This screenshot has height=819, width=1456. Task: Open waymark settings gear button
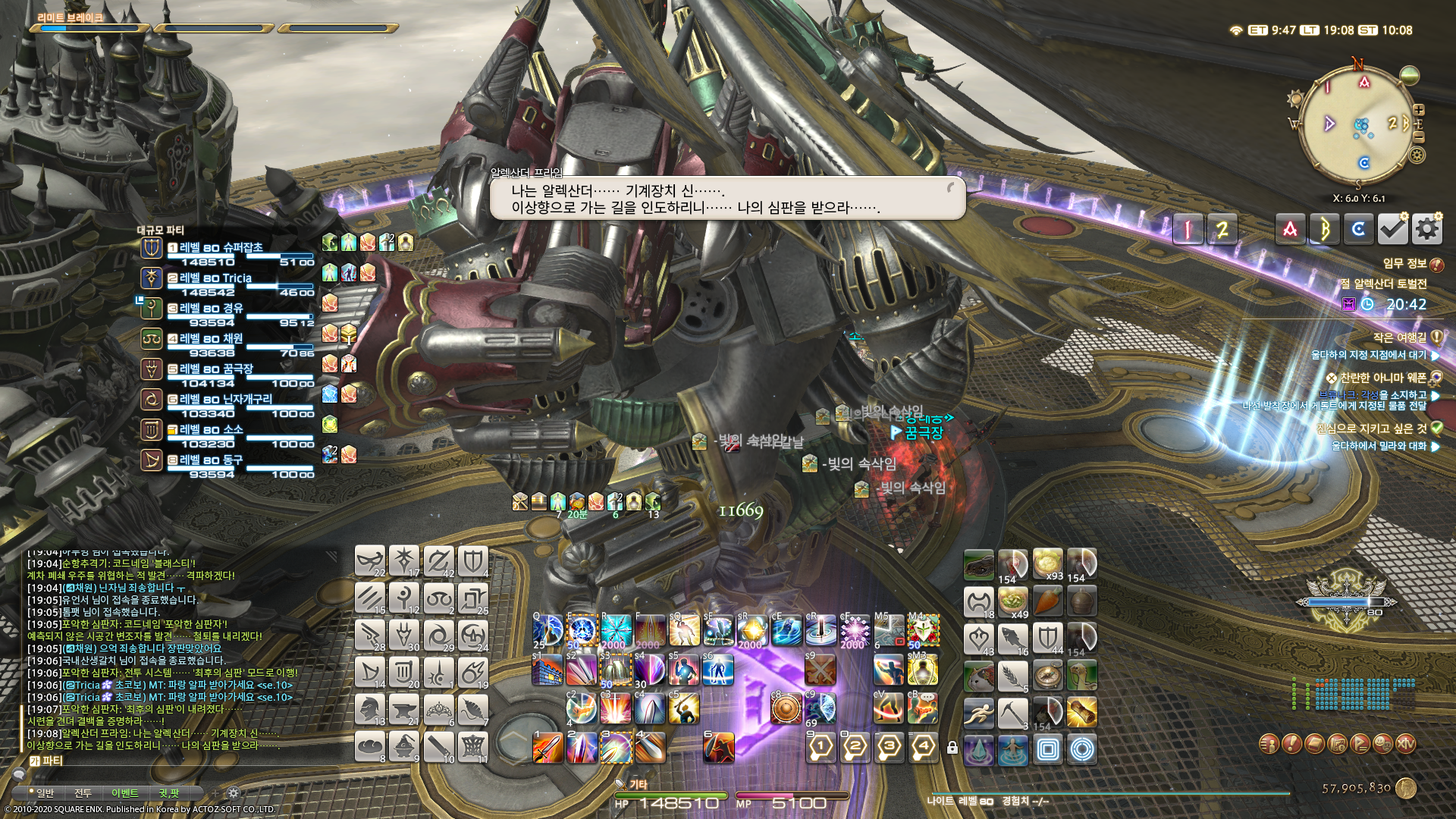pyautogui.click(x=1426, y=229)
